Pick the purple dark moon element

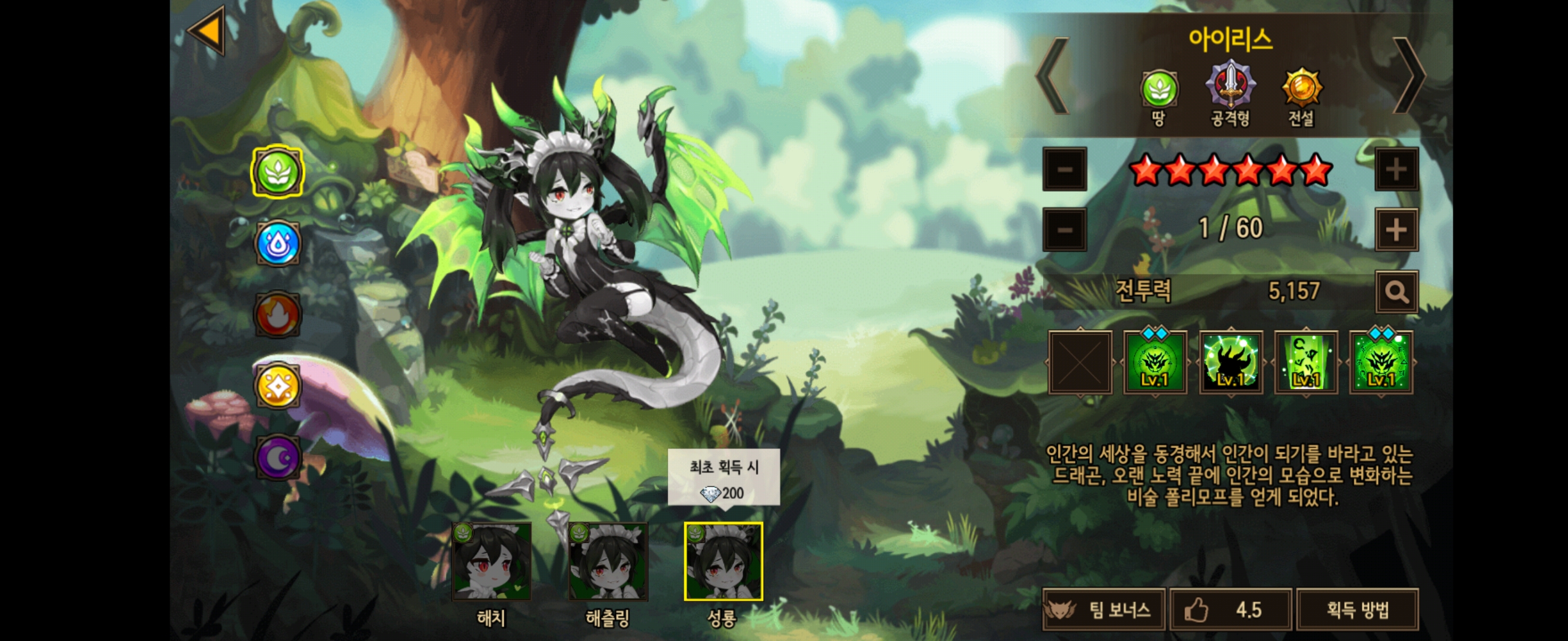click(x=277, y=458)
